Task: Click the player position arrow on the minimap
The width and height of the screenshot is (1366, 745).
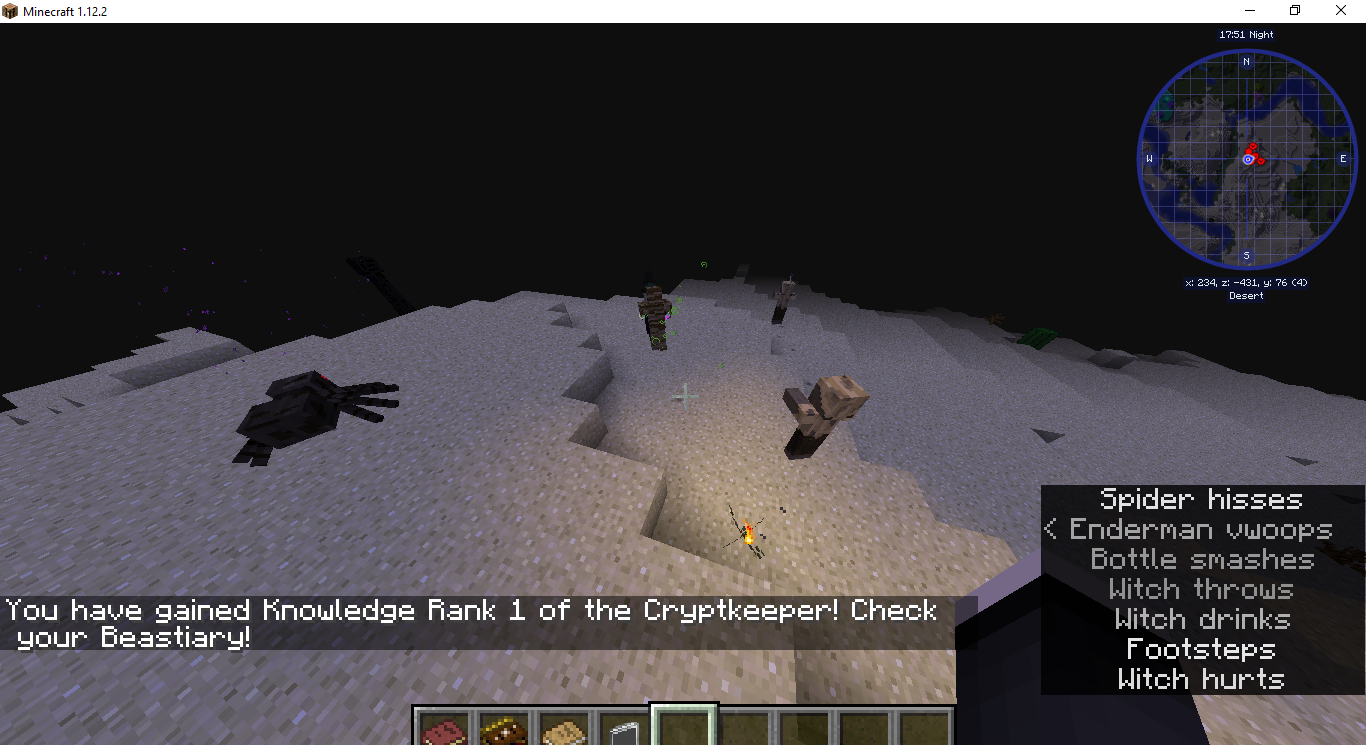Action: click(x=1246, y=158)
